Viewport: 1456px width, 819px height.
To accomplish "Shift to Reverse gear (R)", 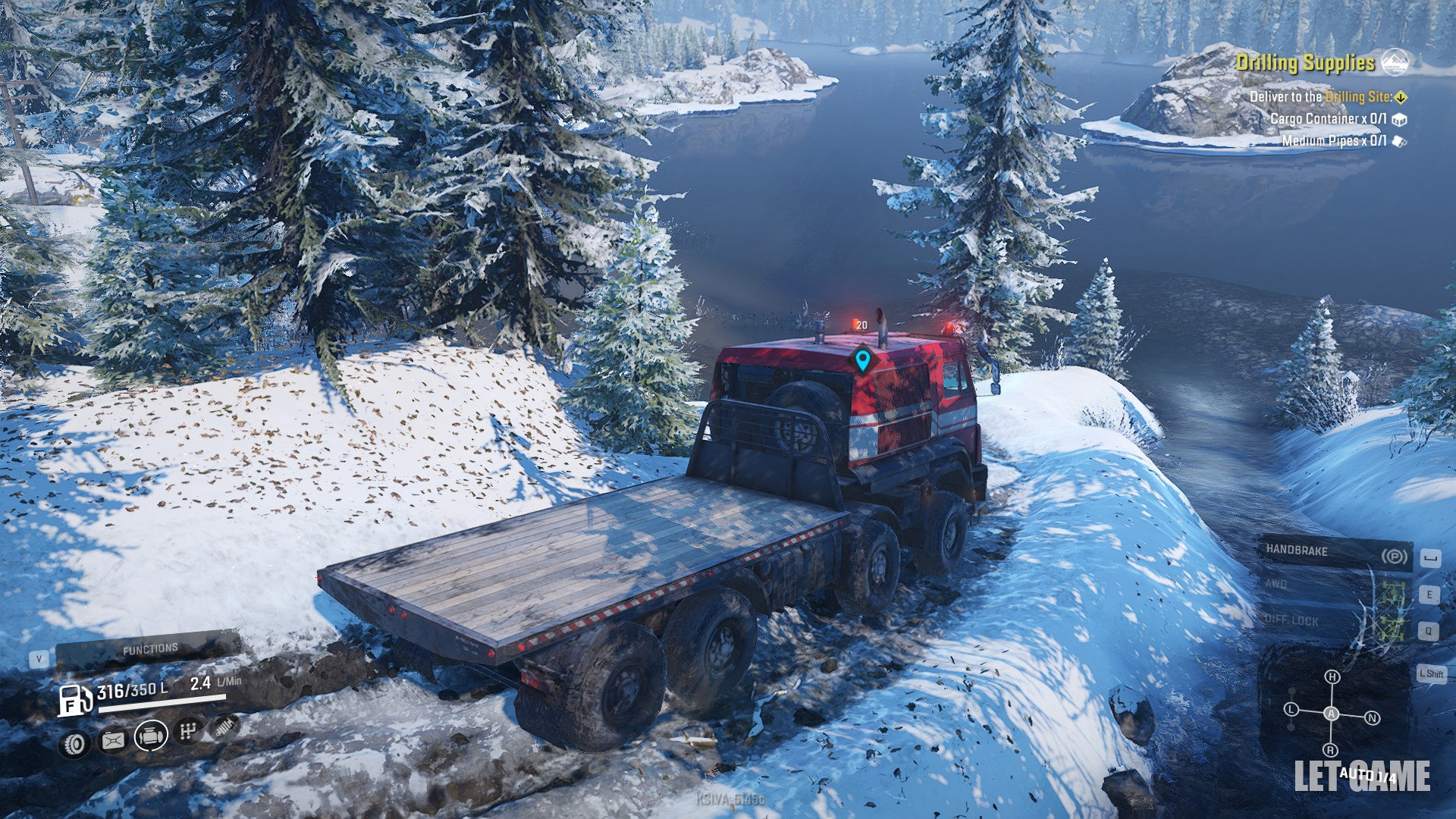I will click(x=1331, y=751).
